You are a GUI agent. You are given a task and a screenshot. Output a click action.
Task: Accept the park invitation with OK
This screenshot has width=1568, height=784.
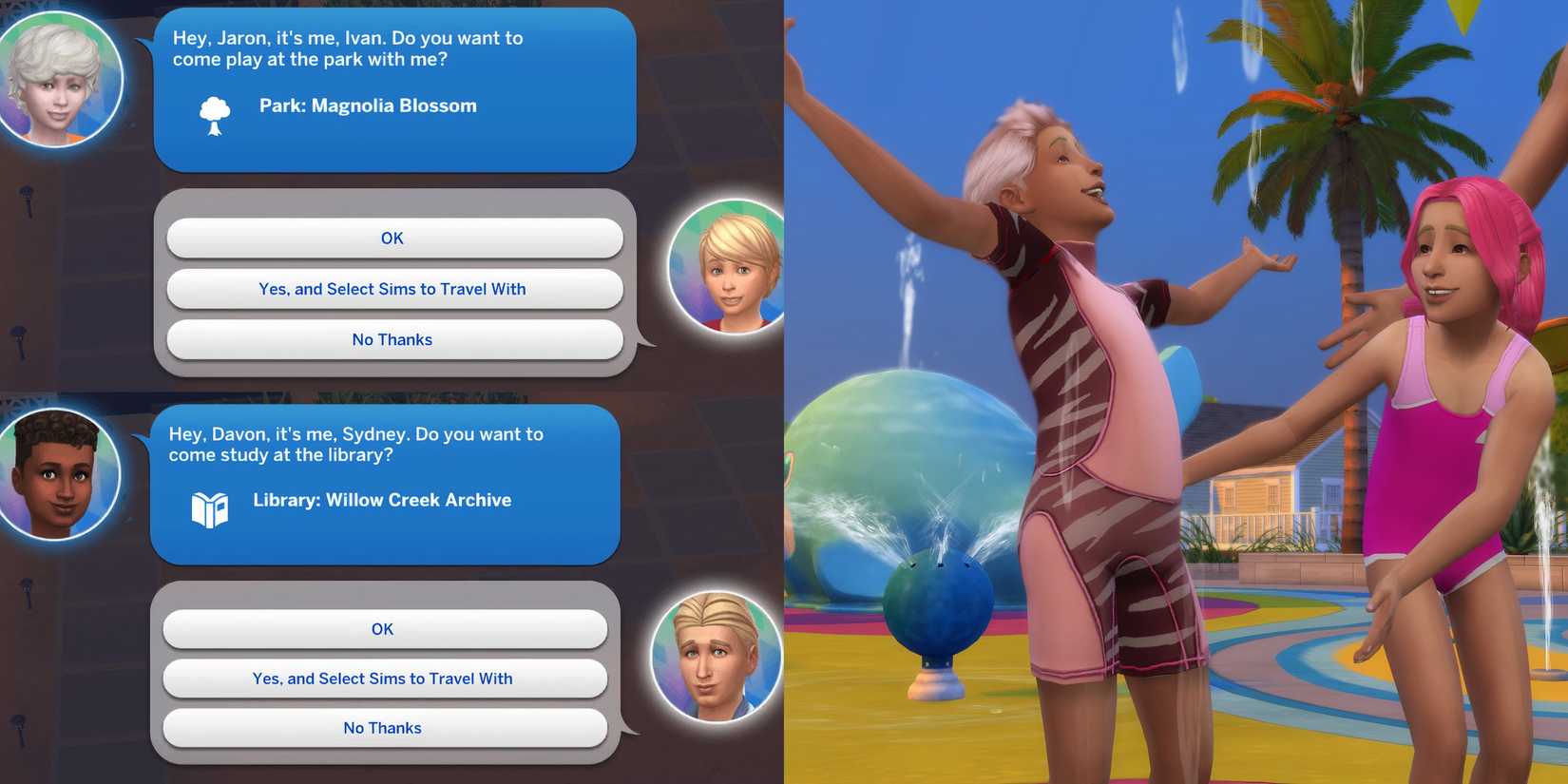(392, 239)
